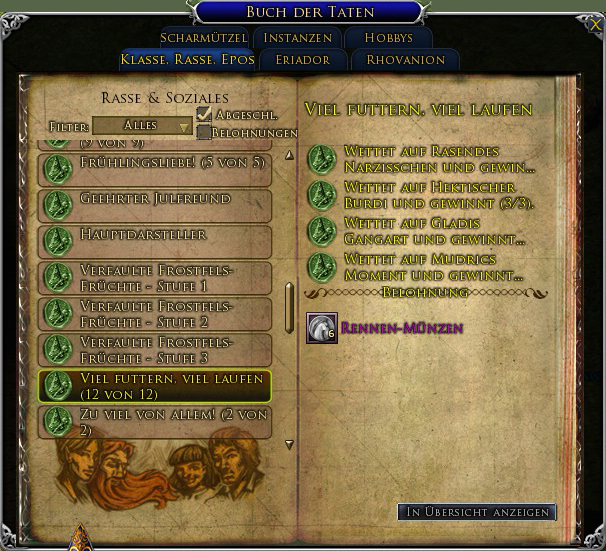The image size is (606, 551).
Task: Click the Rennen-Münzen reward icon
Action: [x=321, y=328]
